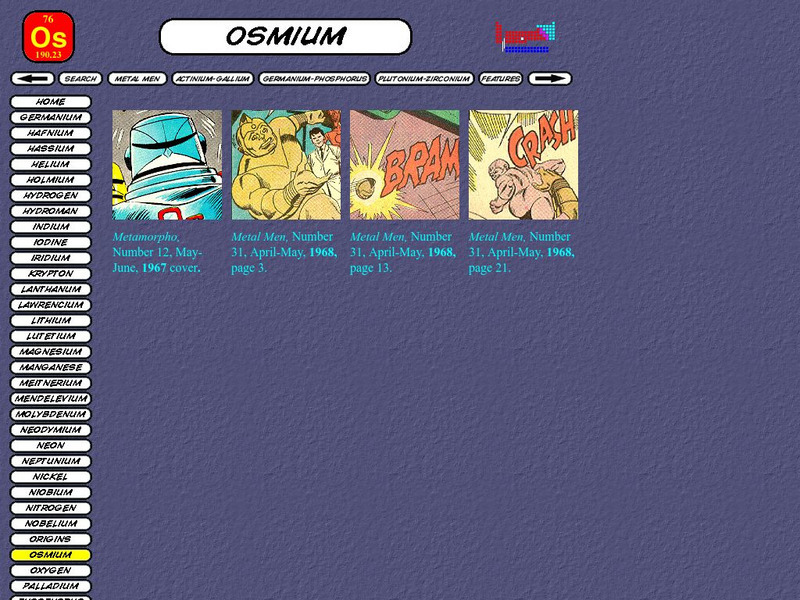800x600 pixels.
Task: Open the Magnesium entry
Action: [50, 352]
